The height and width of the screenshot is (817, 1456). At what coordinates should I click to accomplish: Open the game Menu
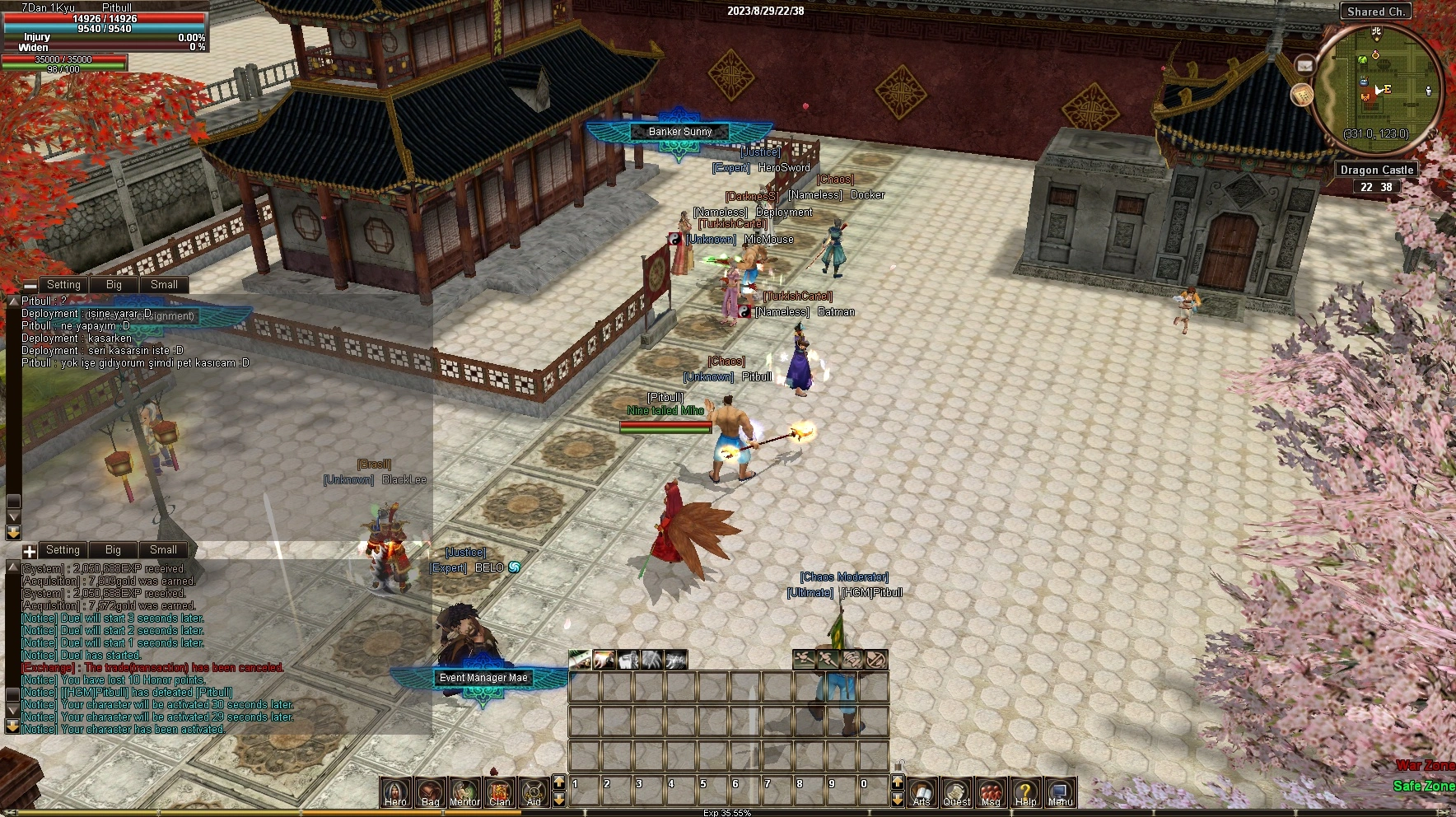click(x=1060, y=792)
